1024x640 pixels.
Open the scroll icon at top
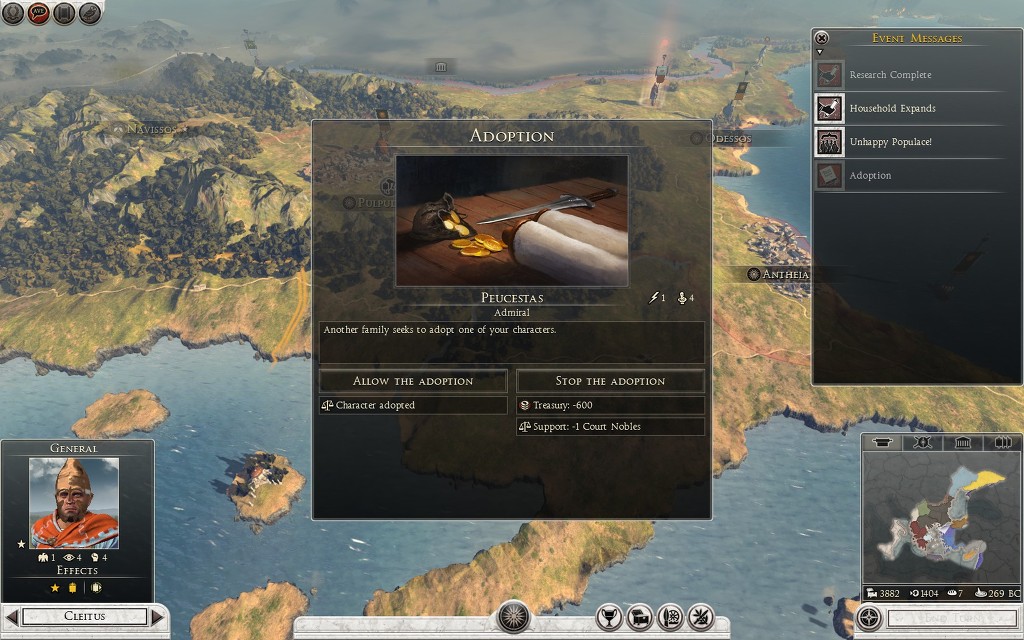click(64, 14)
